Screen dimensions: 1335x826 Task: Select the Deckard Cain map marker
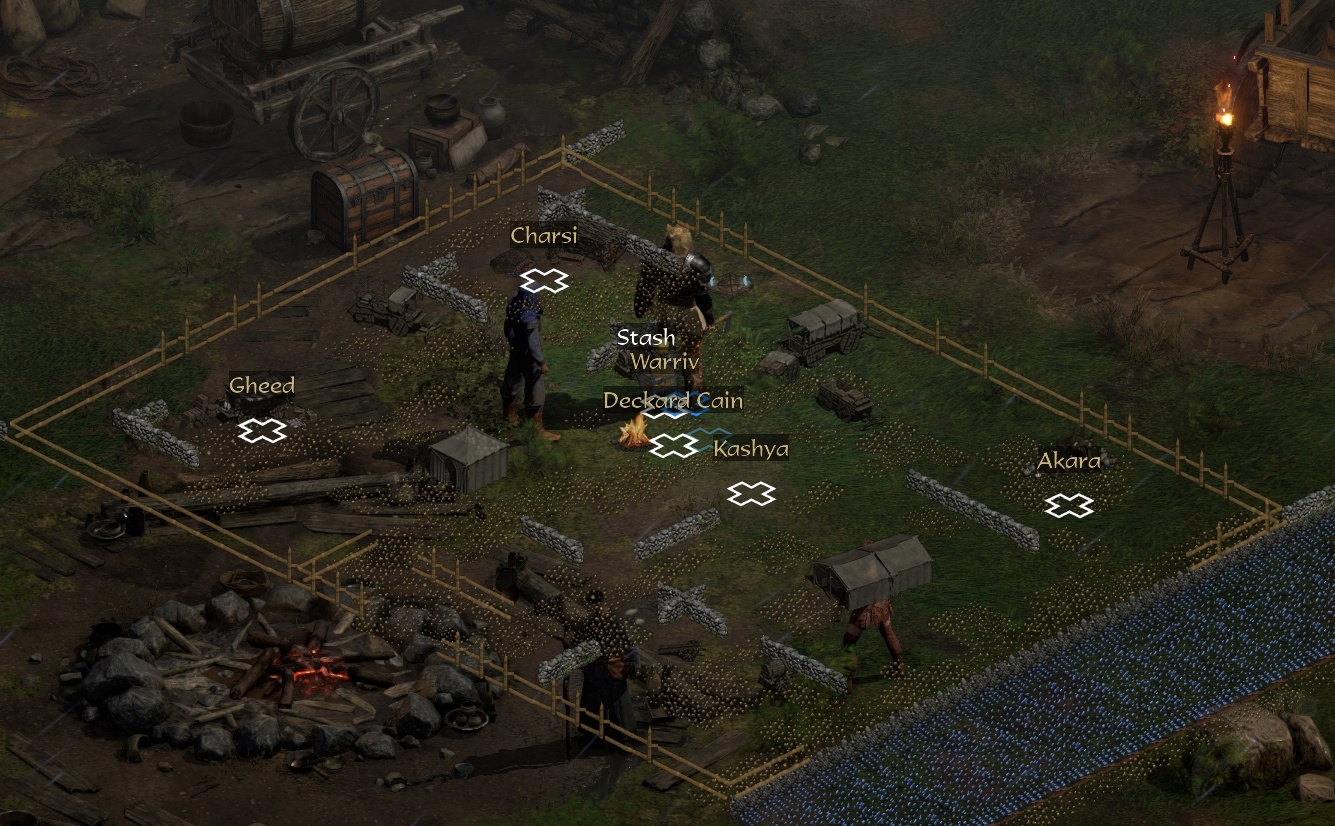click(674, 446)
